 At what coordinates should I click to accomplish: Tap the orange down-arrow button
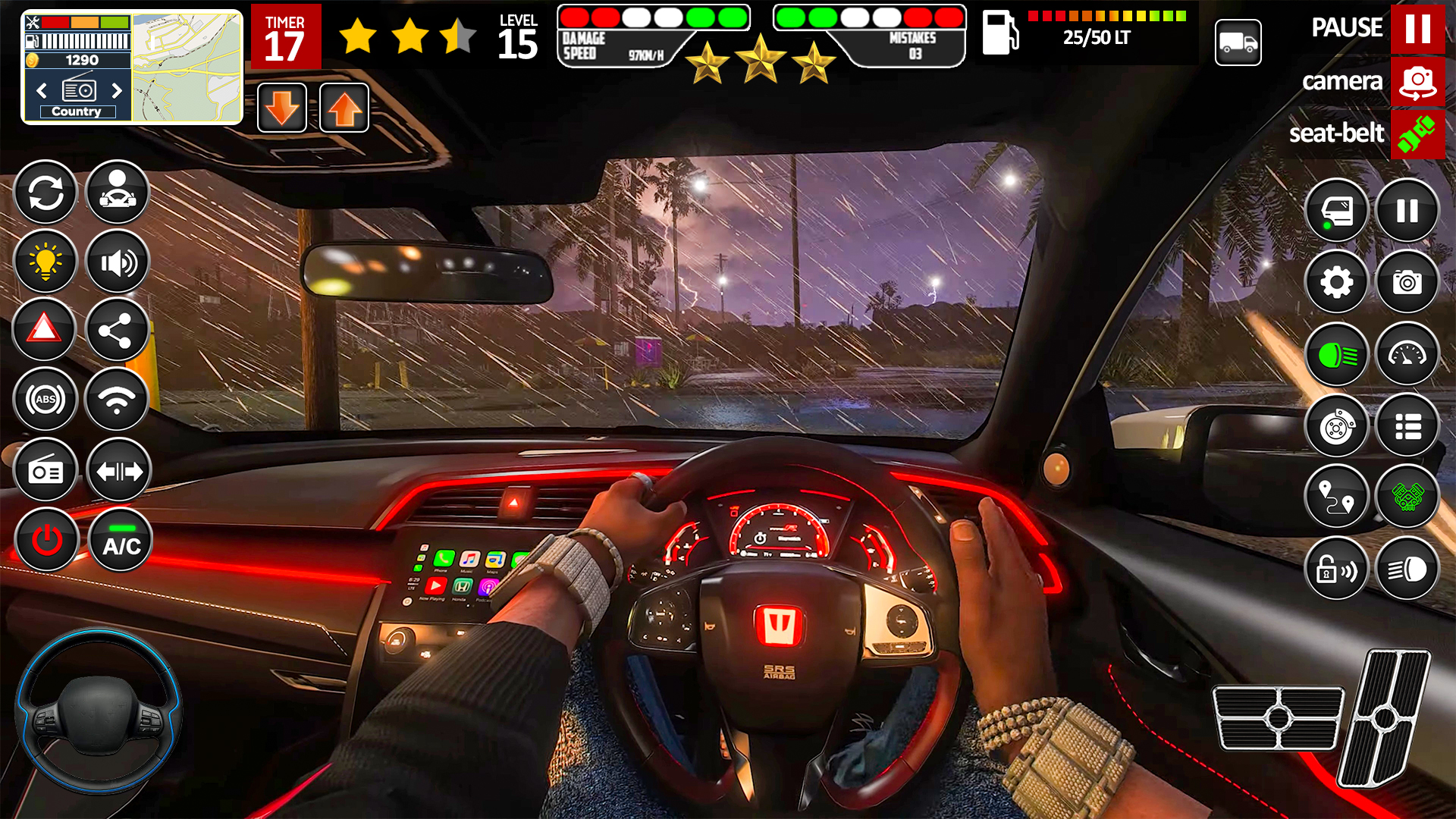(282, 108)
